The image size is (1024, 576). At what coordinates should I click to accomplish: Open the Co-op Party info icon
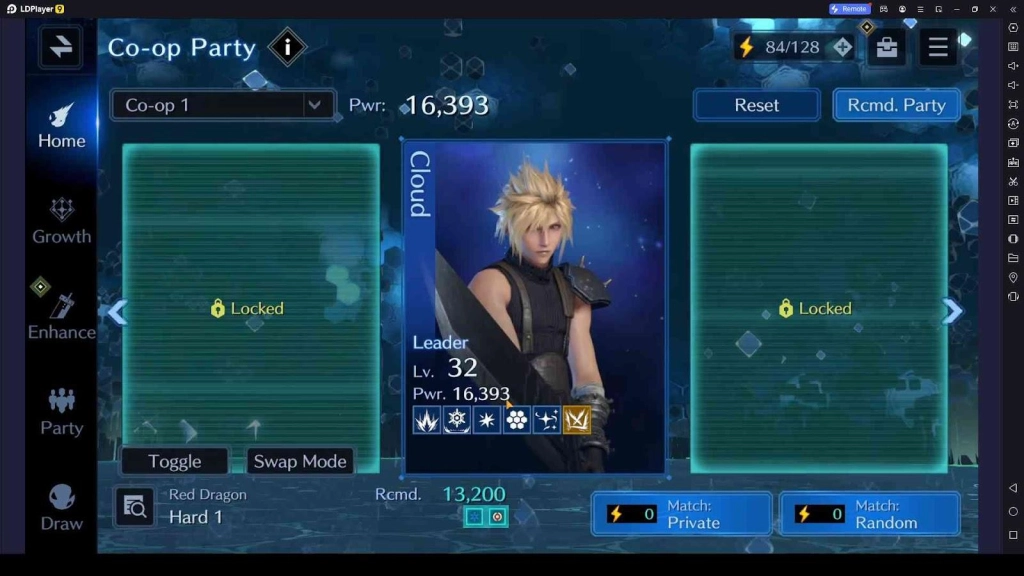288,47
